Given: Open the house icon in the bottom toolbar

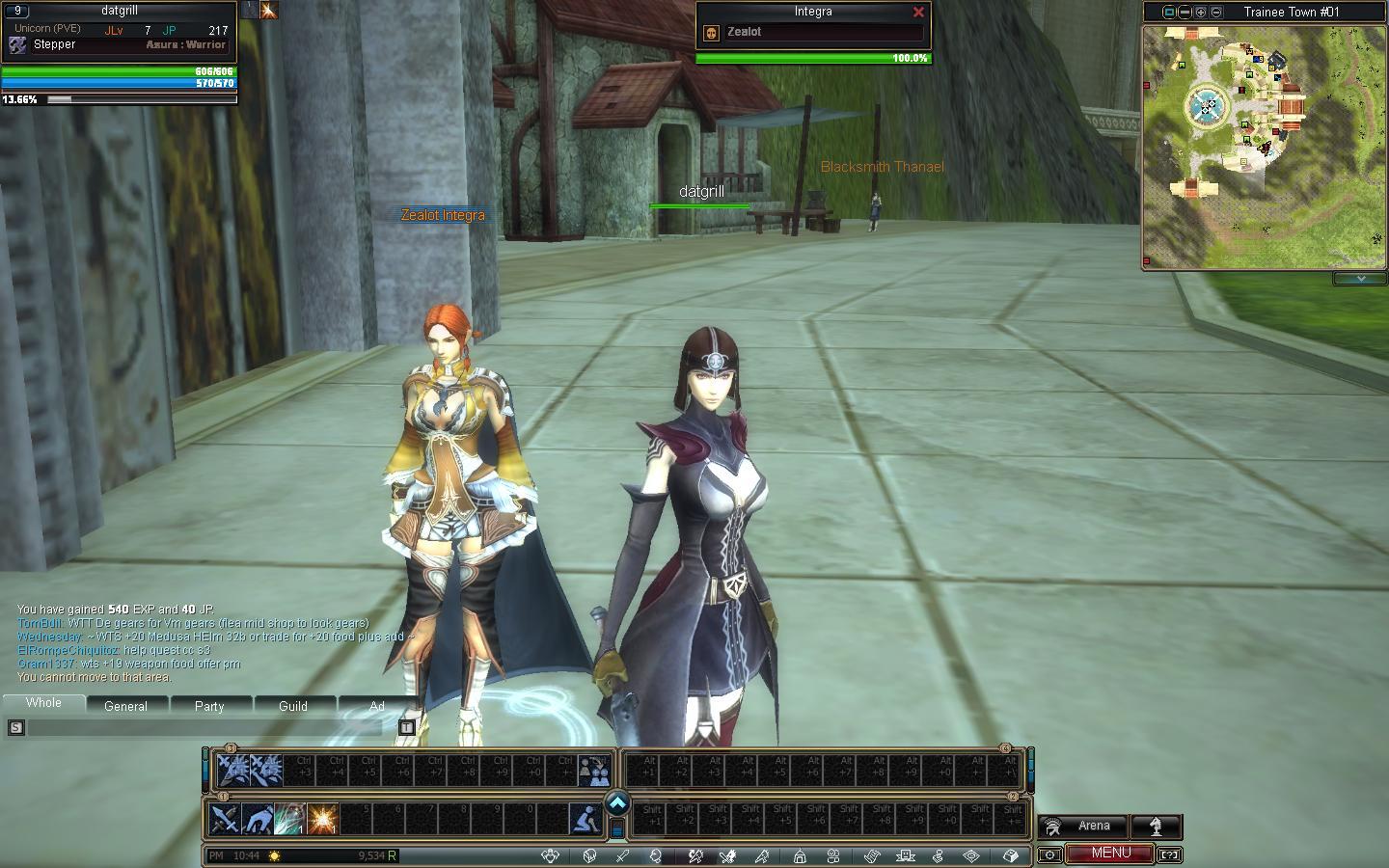Looking at the screenshot, I should pyautogui.click(x=800, y=855).
